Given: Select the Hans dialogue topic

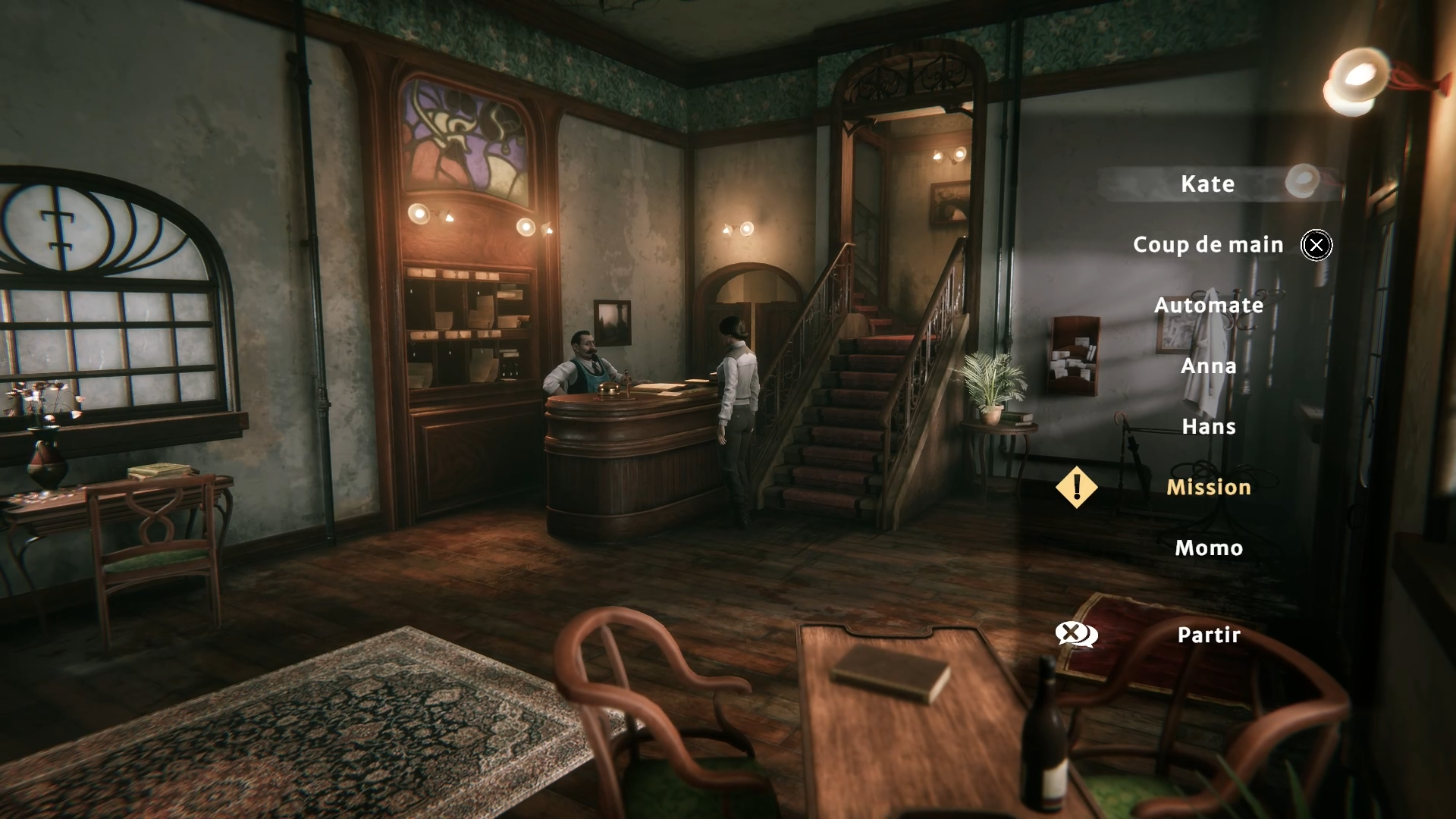Looking at the screenshot, I should pos(1209,427).
